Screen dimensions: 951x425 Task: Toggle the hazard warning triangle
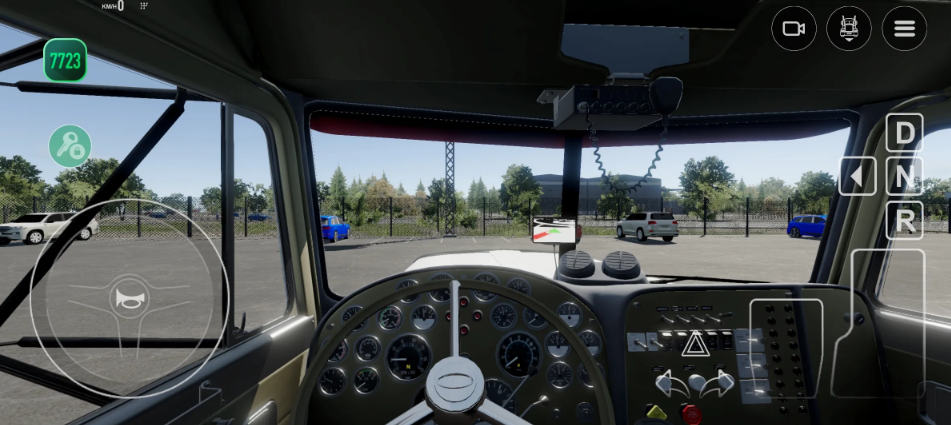pos(694,345)
